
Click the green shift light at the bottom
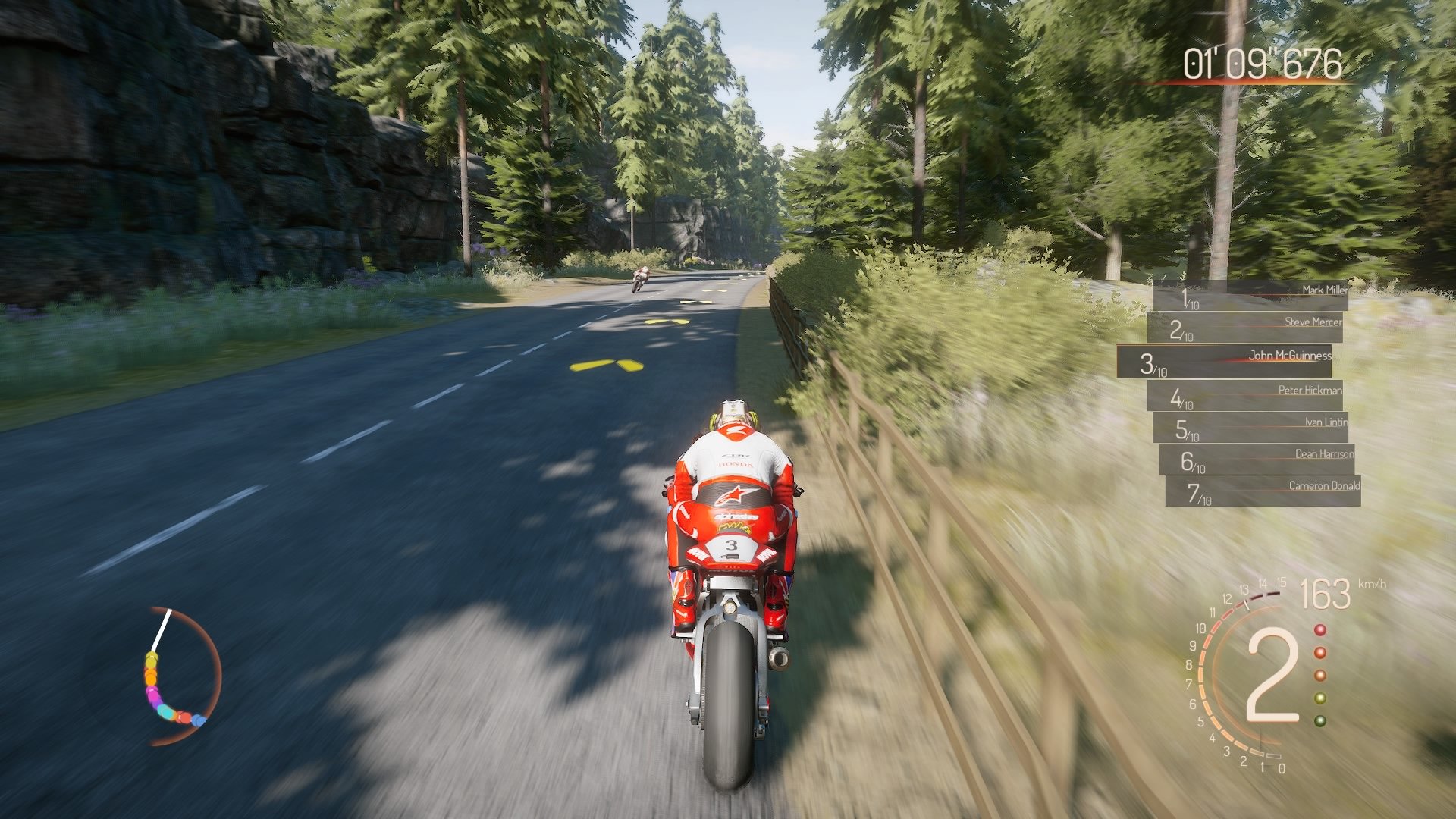1320,721
